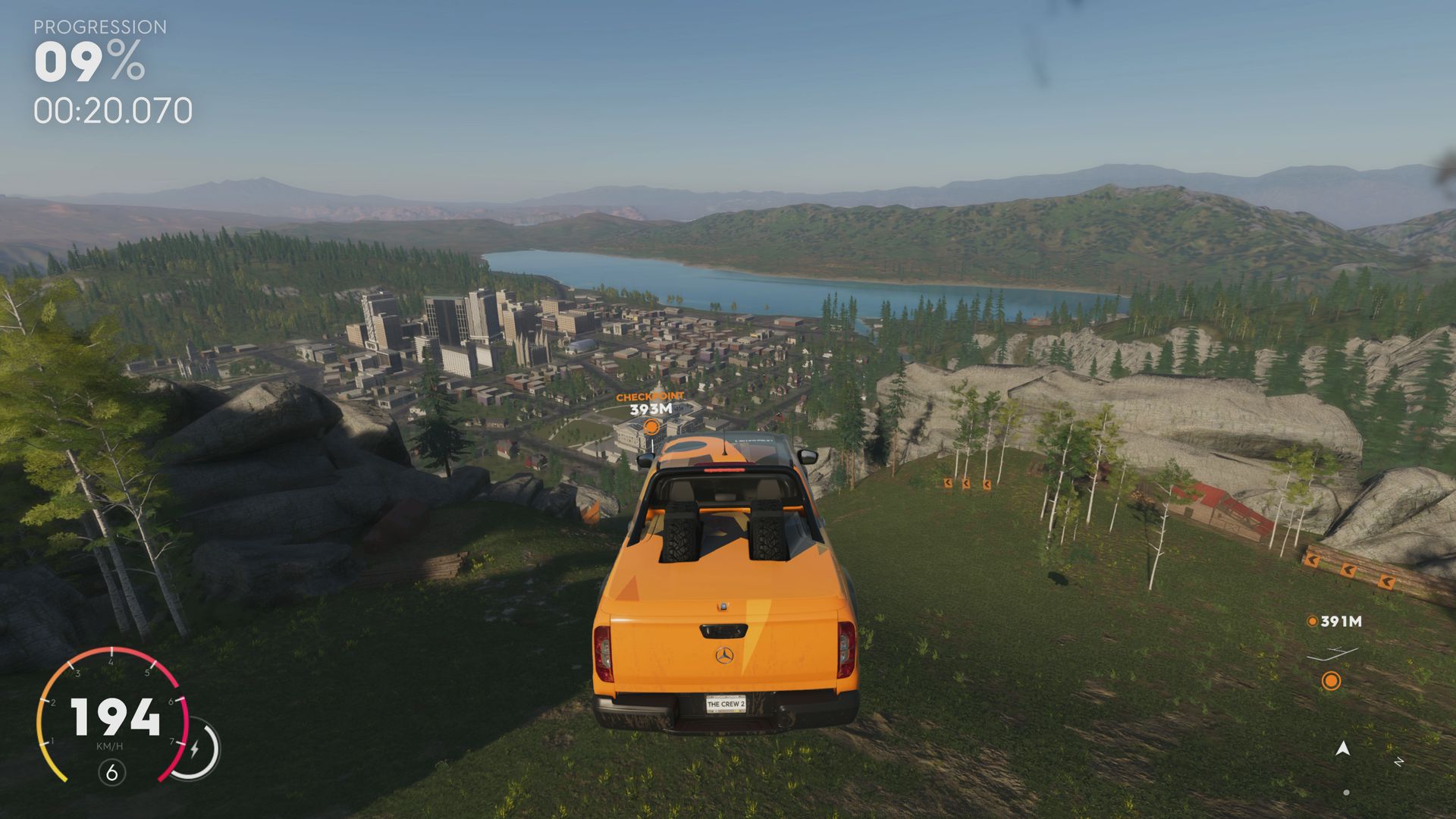Select the CHECKPOINT label above the city

[x=651, y=395]
